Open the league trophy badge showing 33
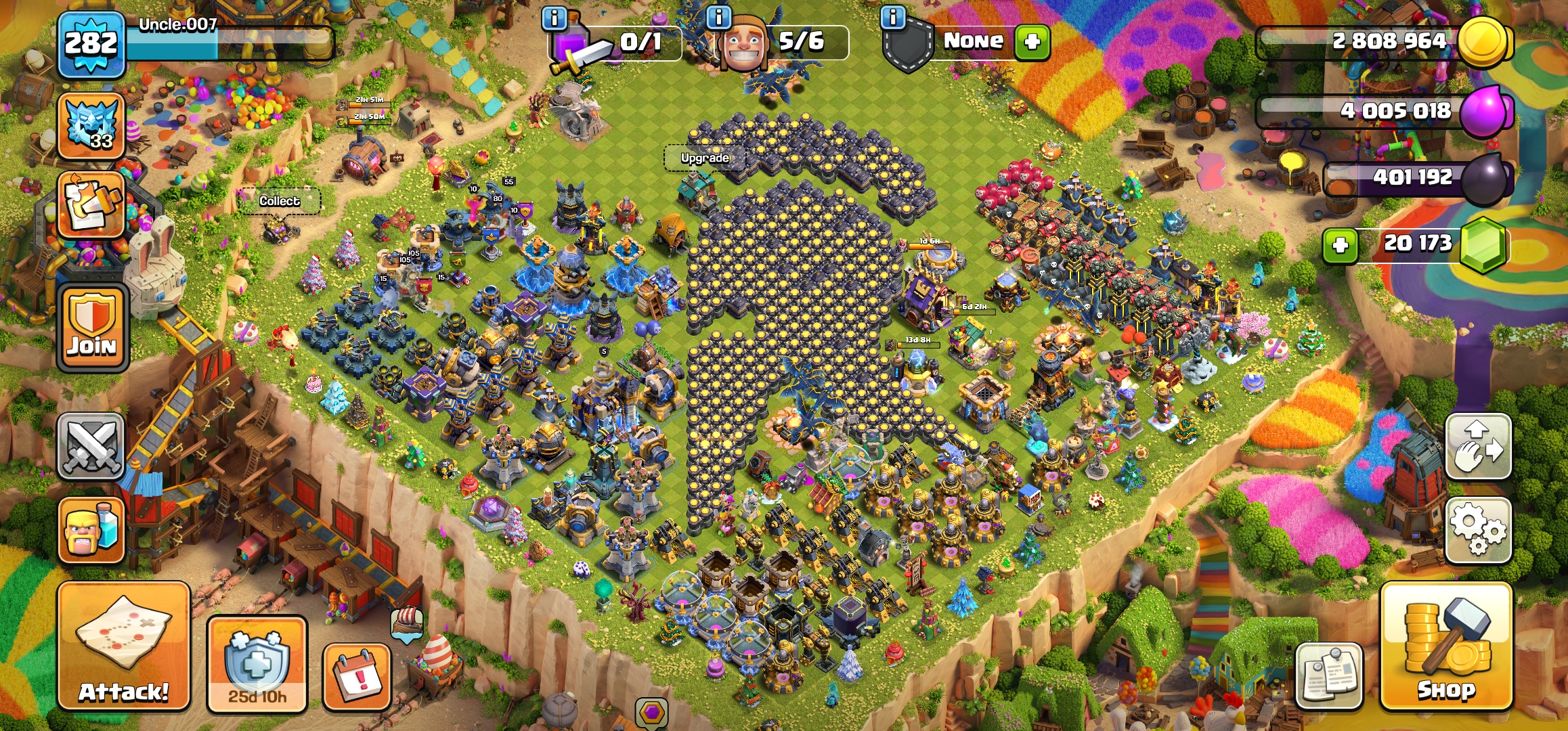The width and height of the screenshot is (1568, 731). pos(91,126)
